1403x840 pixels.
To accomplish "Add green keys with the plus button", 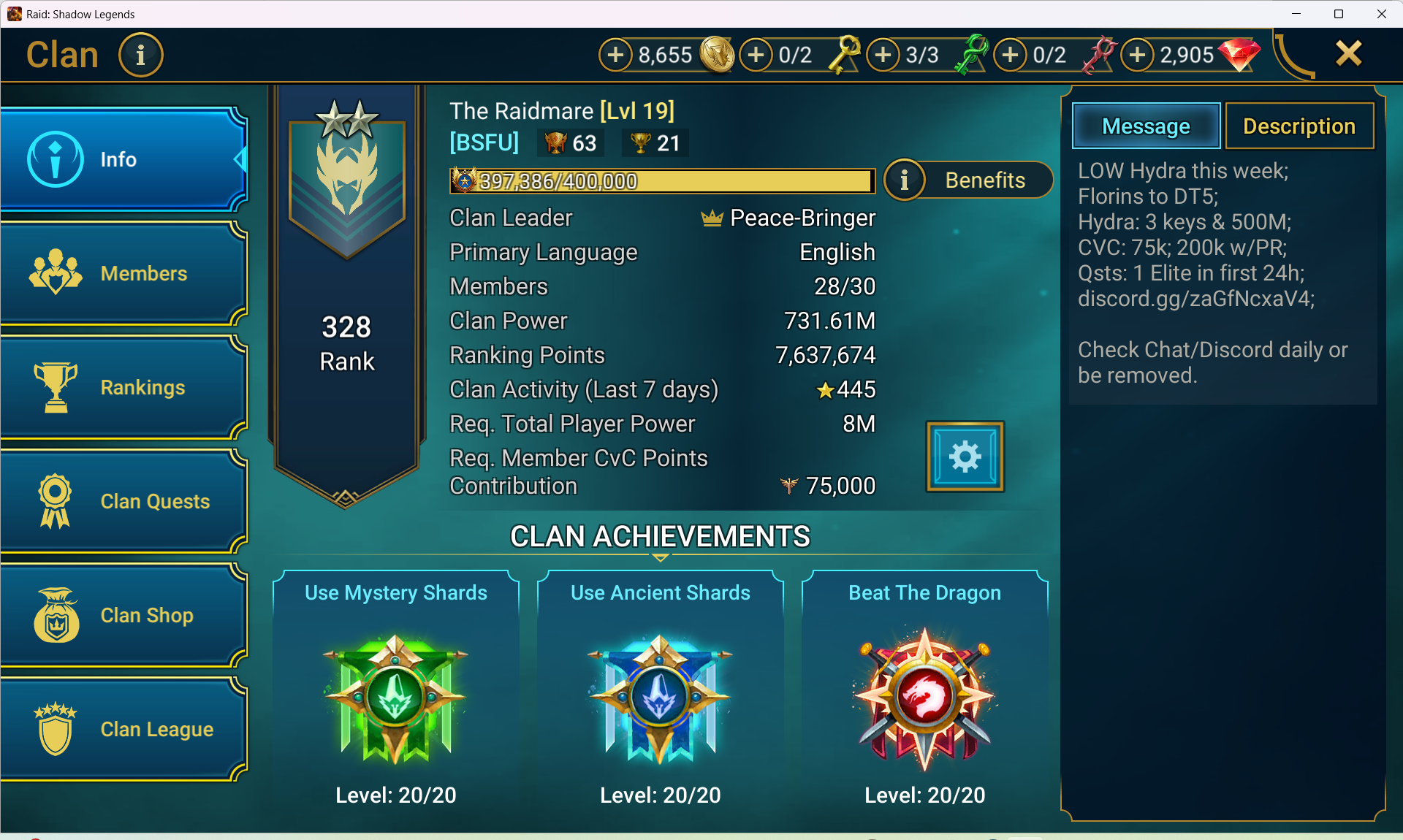I will coord(883,55).
